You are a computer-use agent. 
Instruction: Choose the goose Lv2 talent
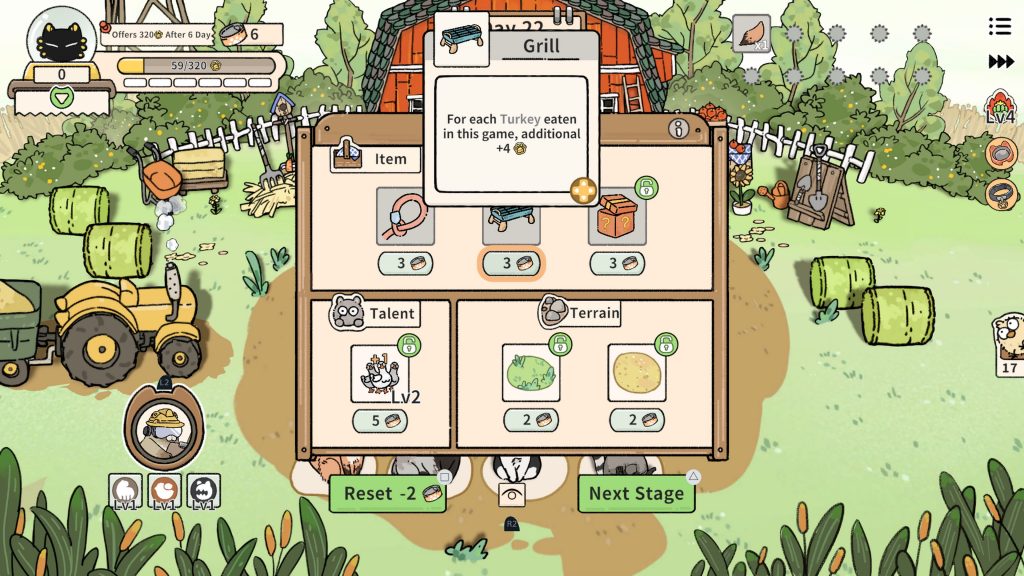[379, 374]
